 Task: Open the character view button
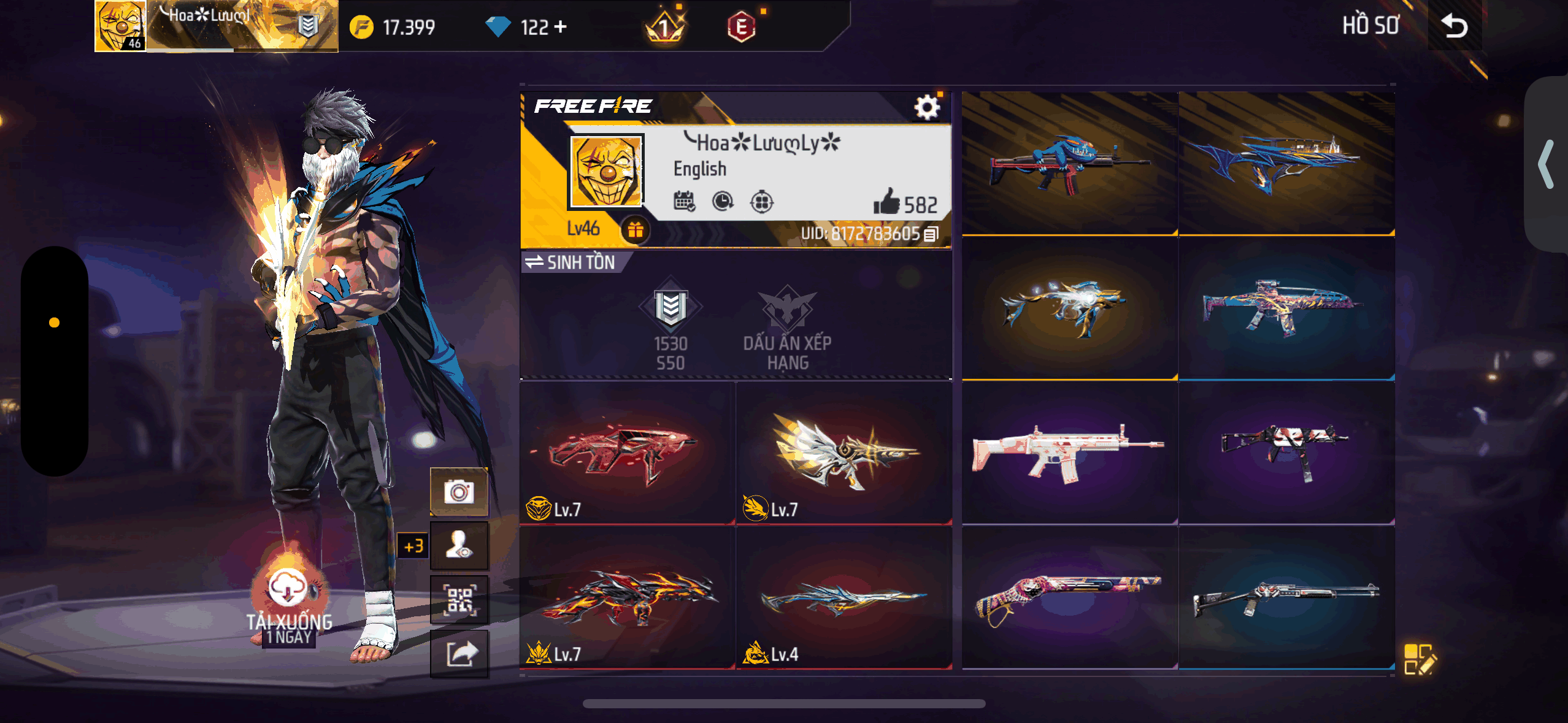[459, 545]
